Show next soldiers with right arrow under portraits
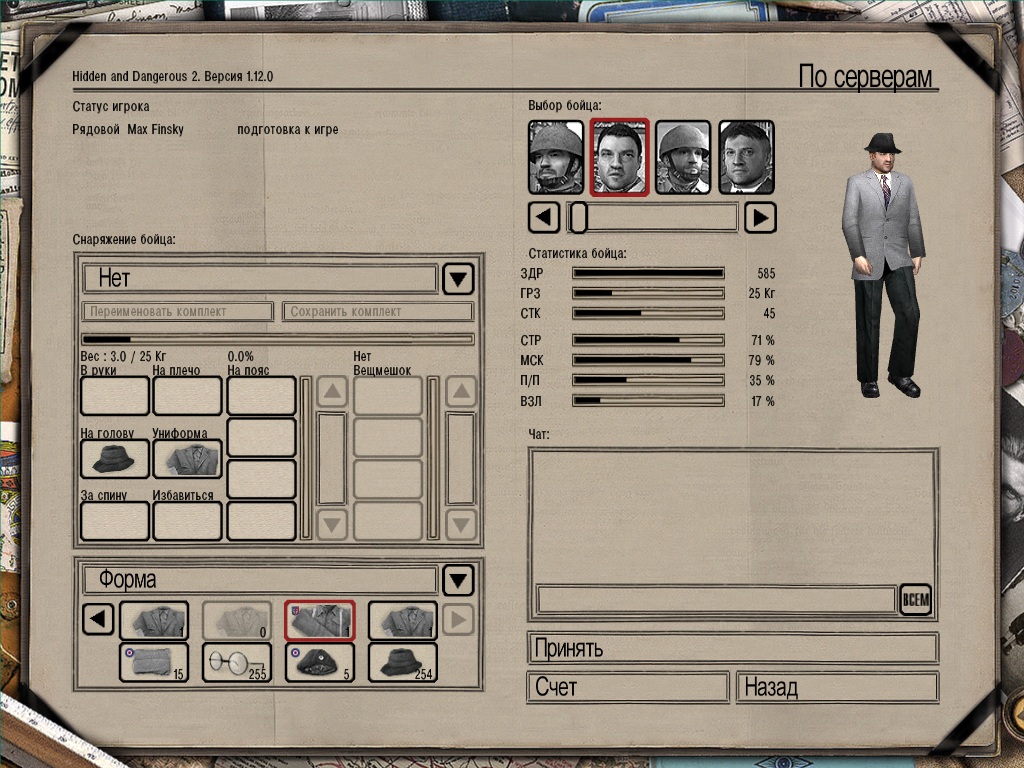Viewport: 1024px width, 768px height. pos(761,217)
